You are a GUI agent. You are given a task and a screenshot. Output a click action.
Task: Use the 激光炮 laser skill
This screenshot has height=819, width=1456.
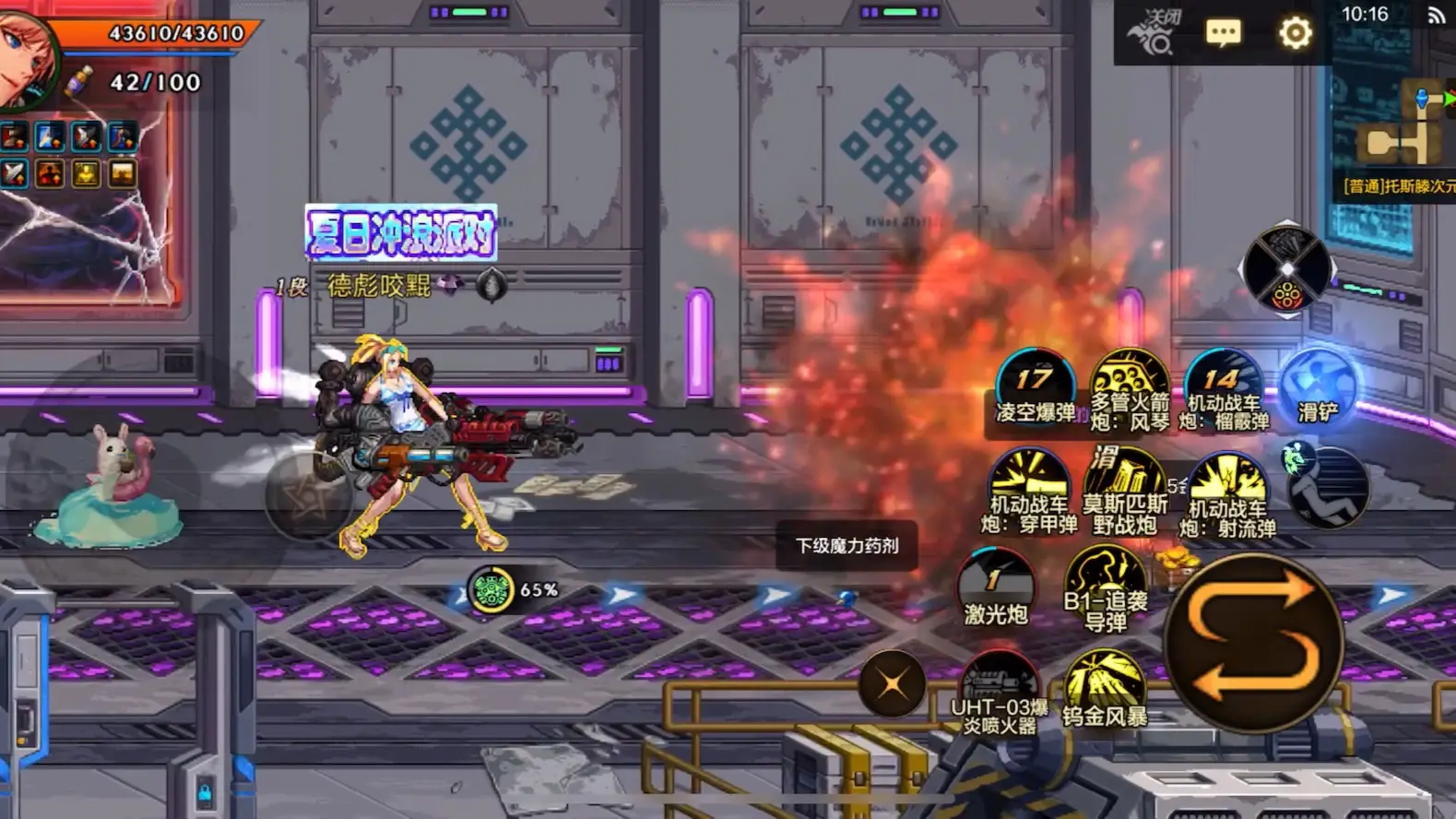[x=996, y=588]
